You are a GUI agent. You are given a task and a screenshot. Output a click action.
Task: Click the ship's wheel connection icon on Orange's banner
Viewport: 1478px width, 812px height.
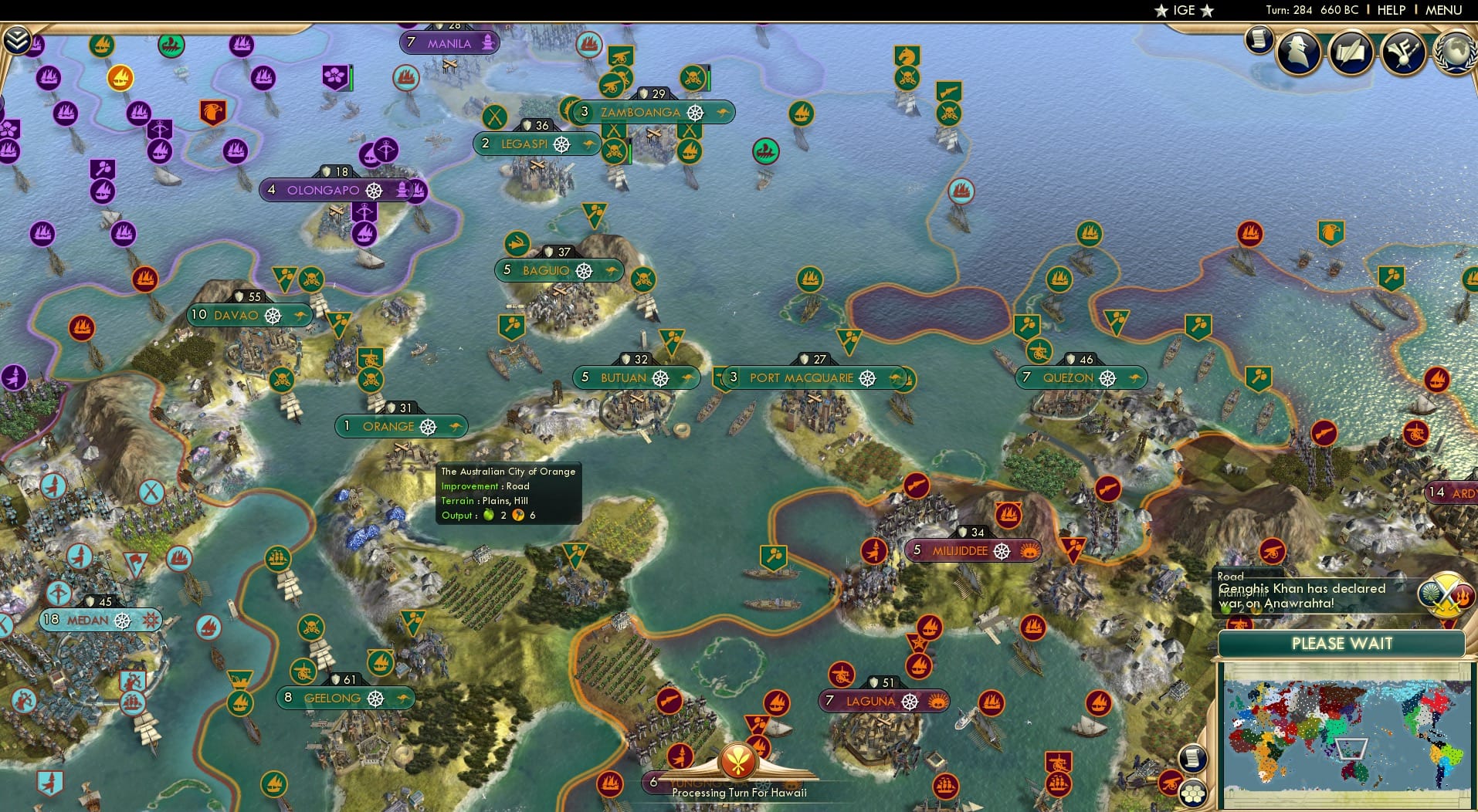(426, 425)
